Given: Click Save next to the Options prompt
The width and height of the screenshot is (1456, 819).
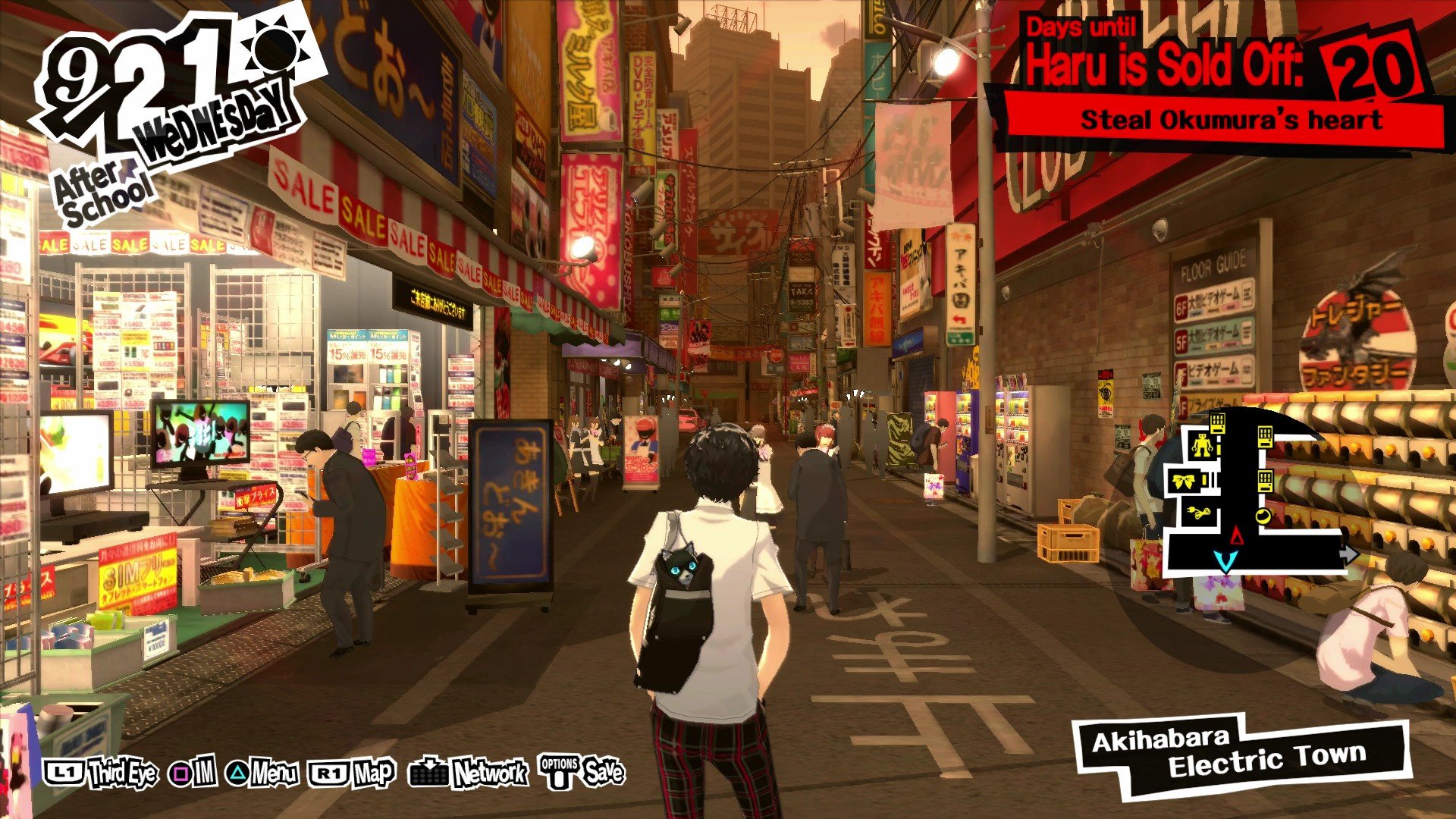Looking at the screenshot, I should 607,773.
